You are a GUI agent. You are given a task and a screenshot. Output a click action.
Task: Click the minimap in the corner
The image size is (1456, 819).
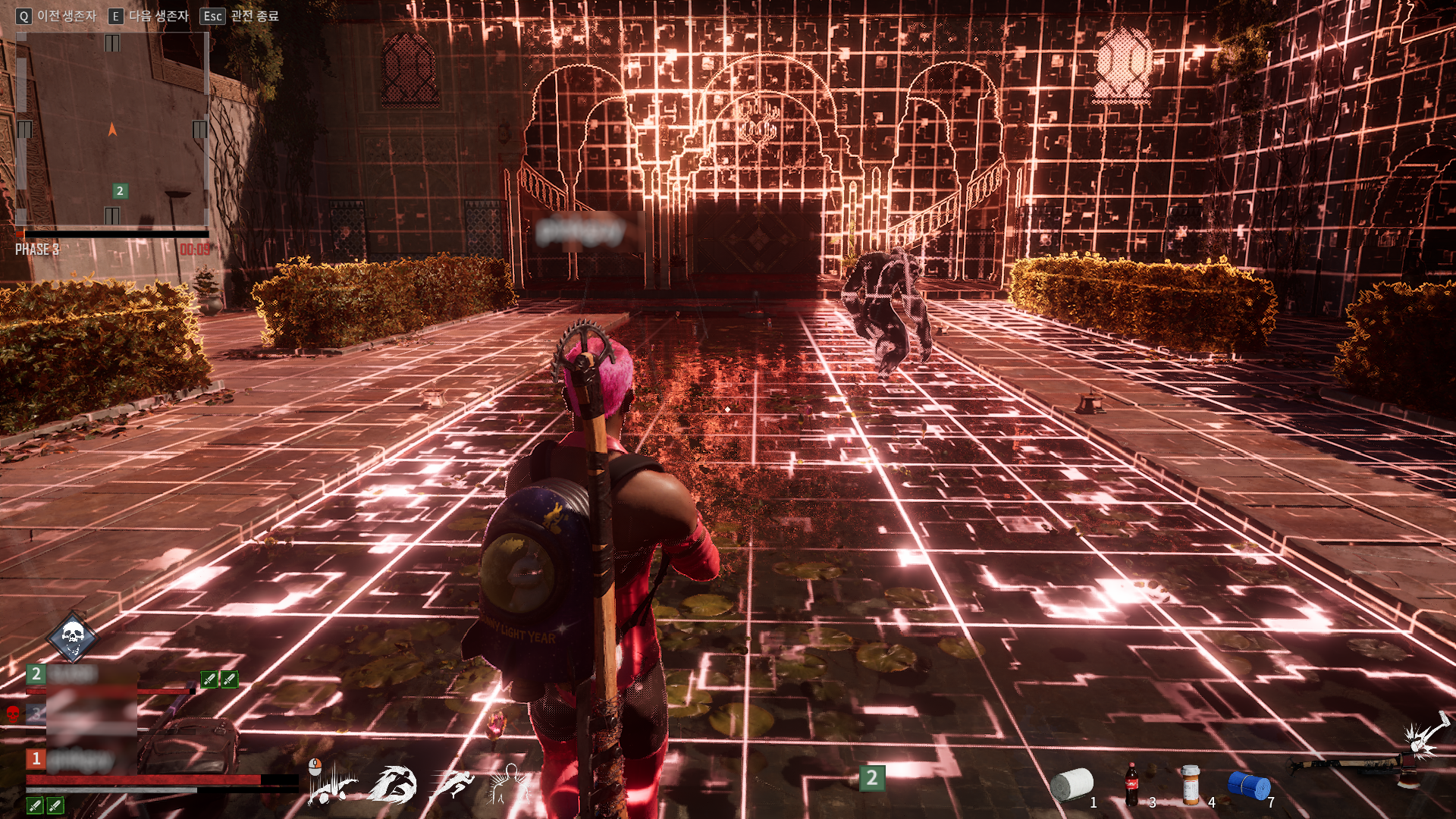[x=112, y=130]
